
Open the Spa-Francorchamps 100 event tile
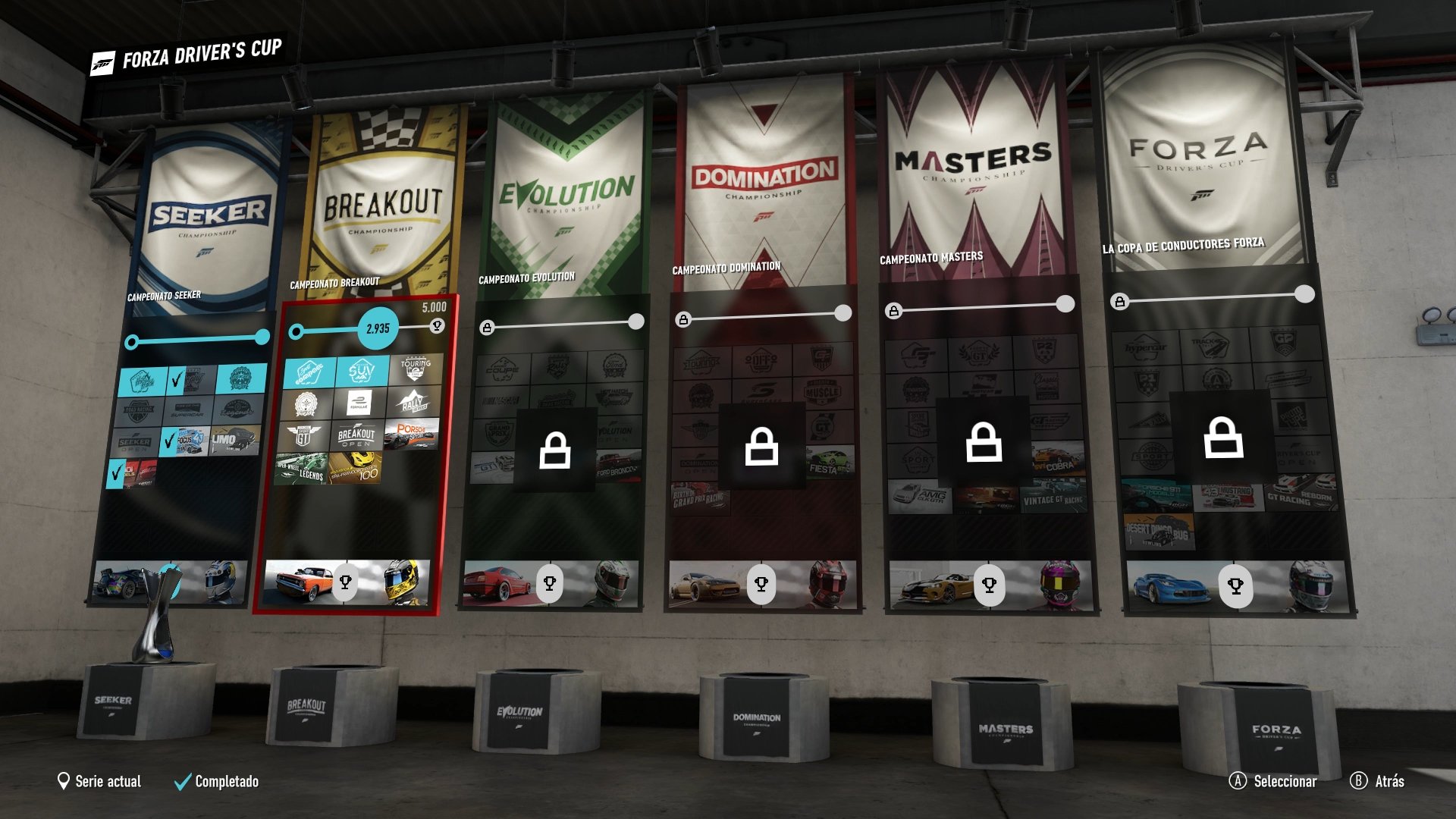[356, 469]
